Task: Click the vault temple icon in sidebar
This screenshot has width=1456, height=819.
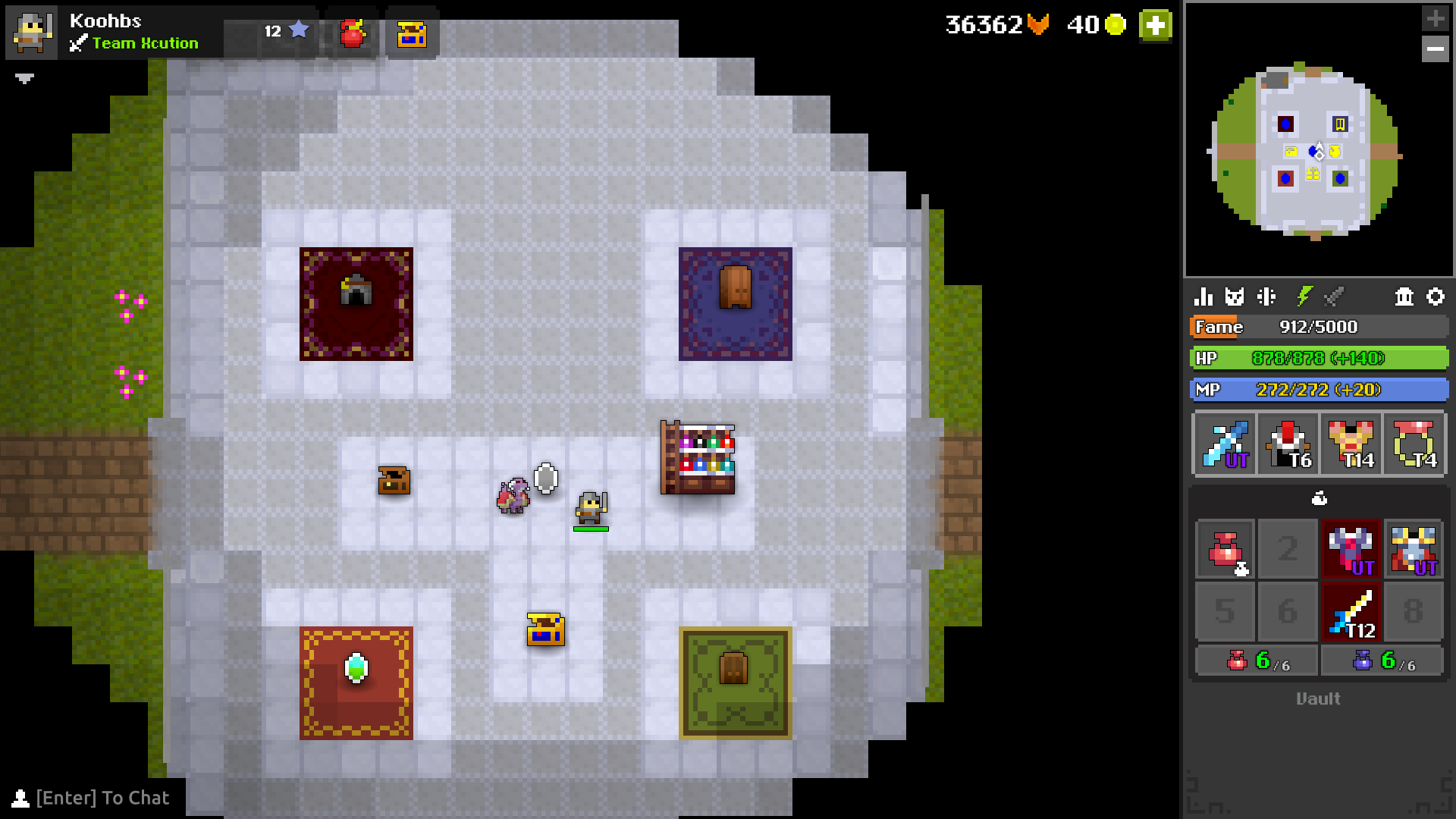Action: (x=1402, y=297)
